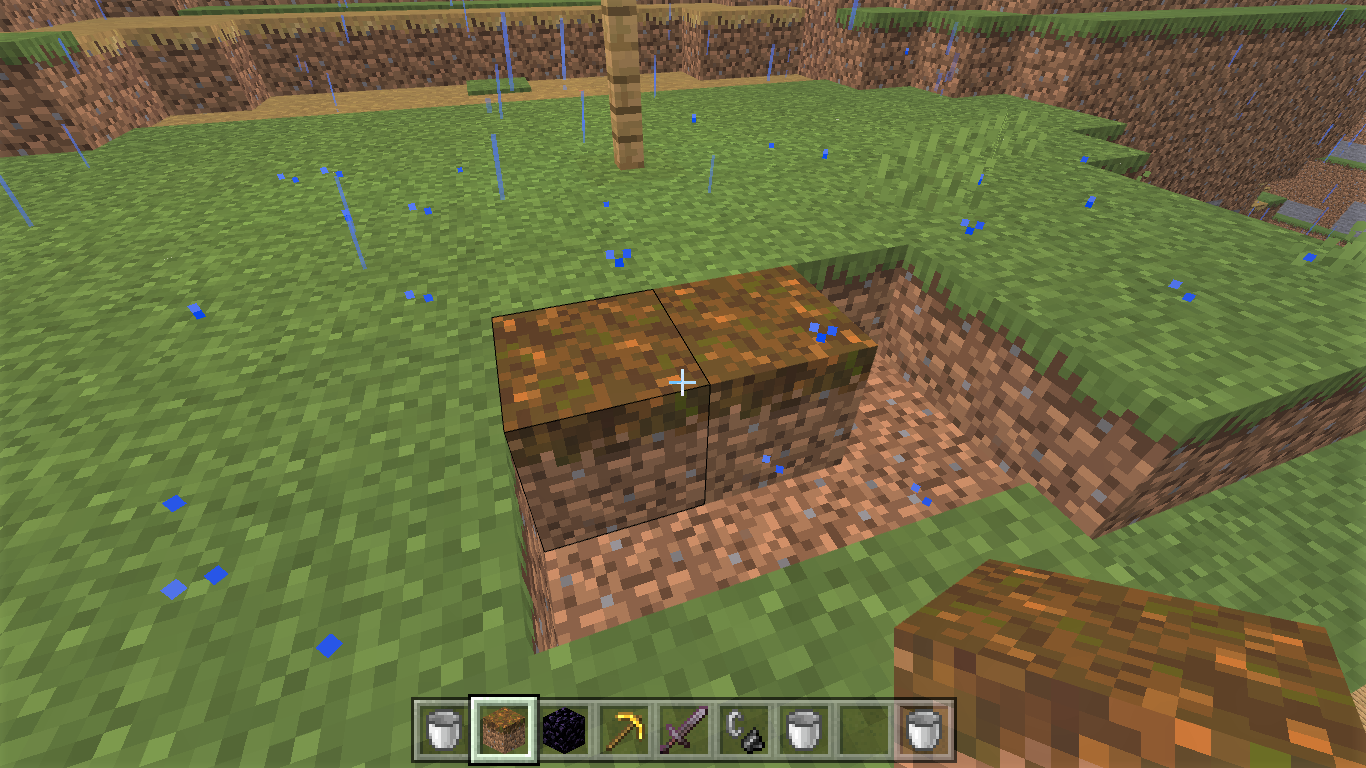1366x768 pixels.
Task: Click the crosshair at screen center
Action: pyautogui.click(x=683, y=382)
